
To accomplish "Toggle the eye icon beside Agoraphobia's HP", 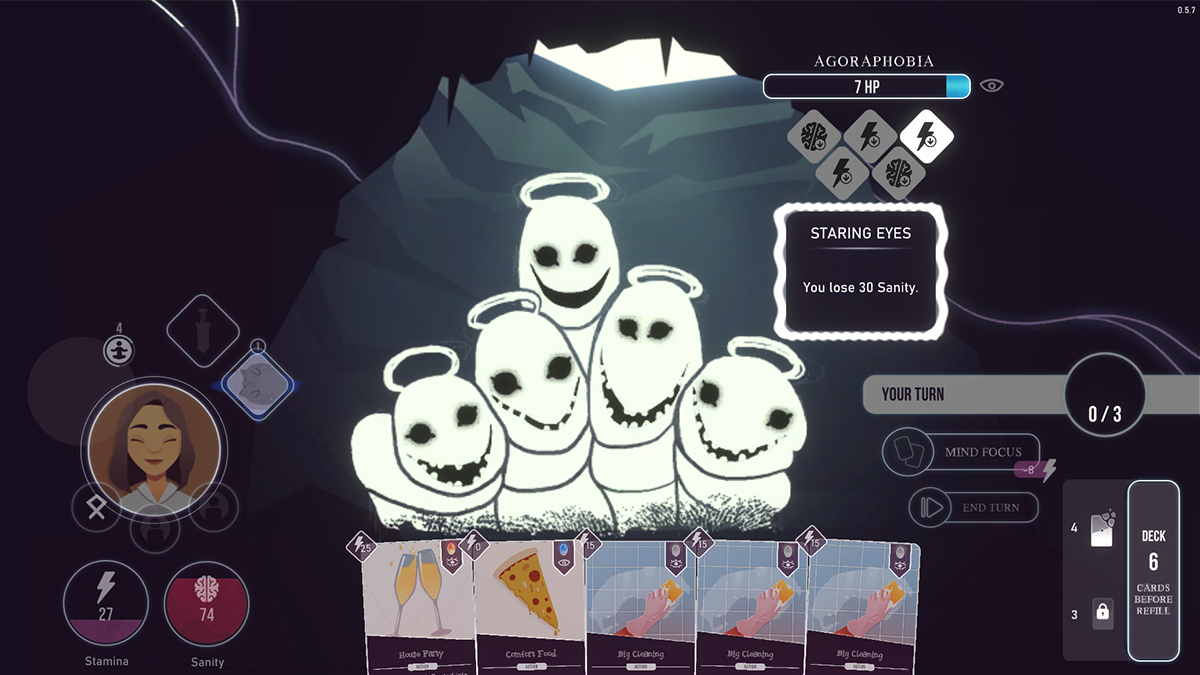I will [x=991, y=86].
